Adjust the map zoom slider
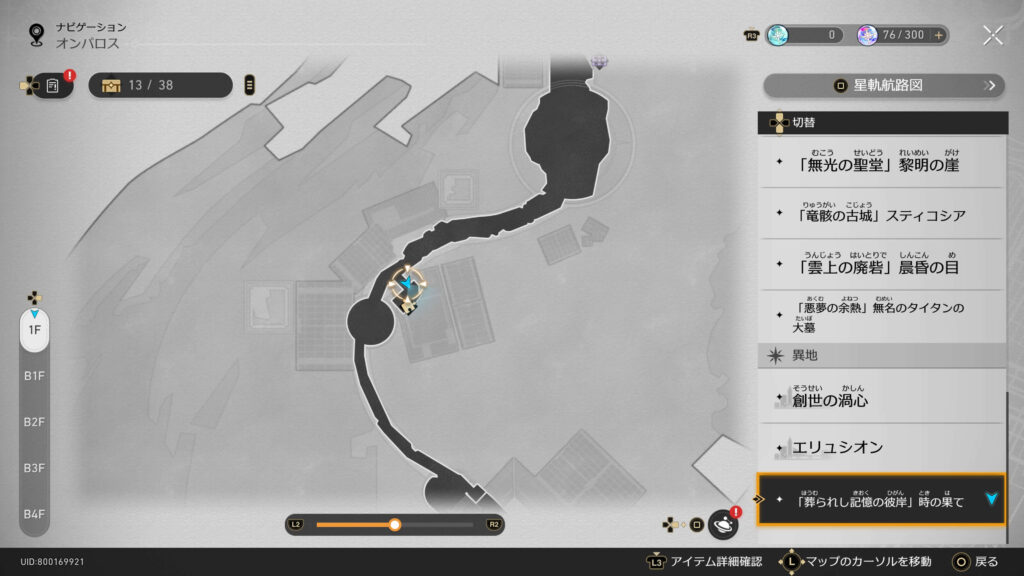Viewport: 1024px width, 576px height. click(395, 524)
